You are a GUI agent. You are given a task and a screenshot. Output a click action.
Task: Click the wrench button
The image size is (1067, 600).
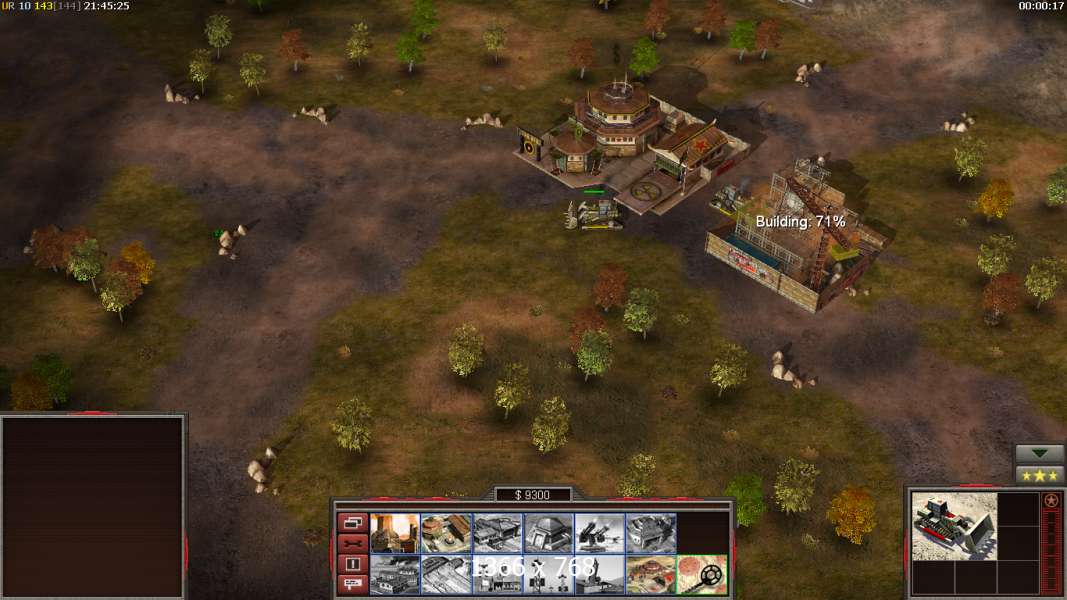(x=352, y=543)
